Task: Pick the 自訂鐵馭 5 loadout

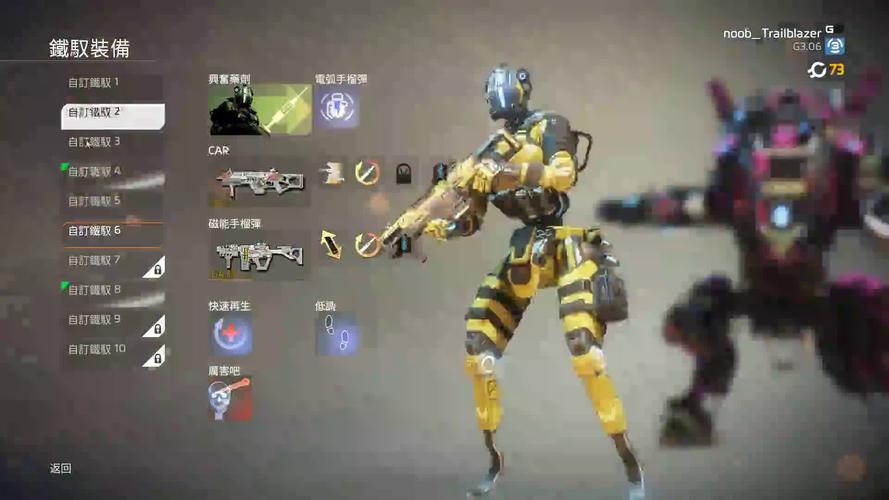Action: tap(112, 201)
